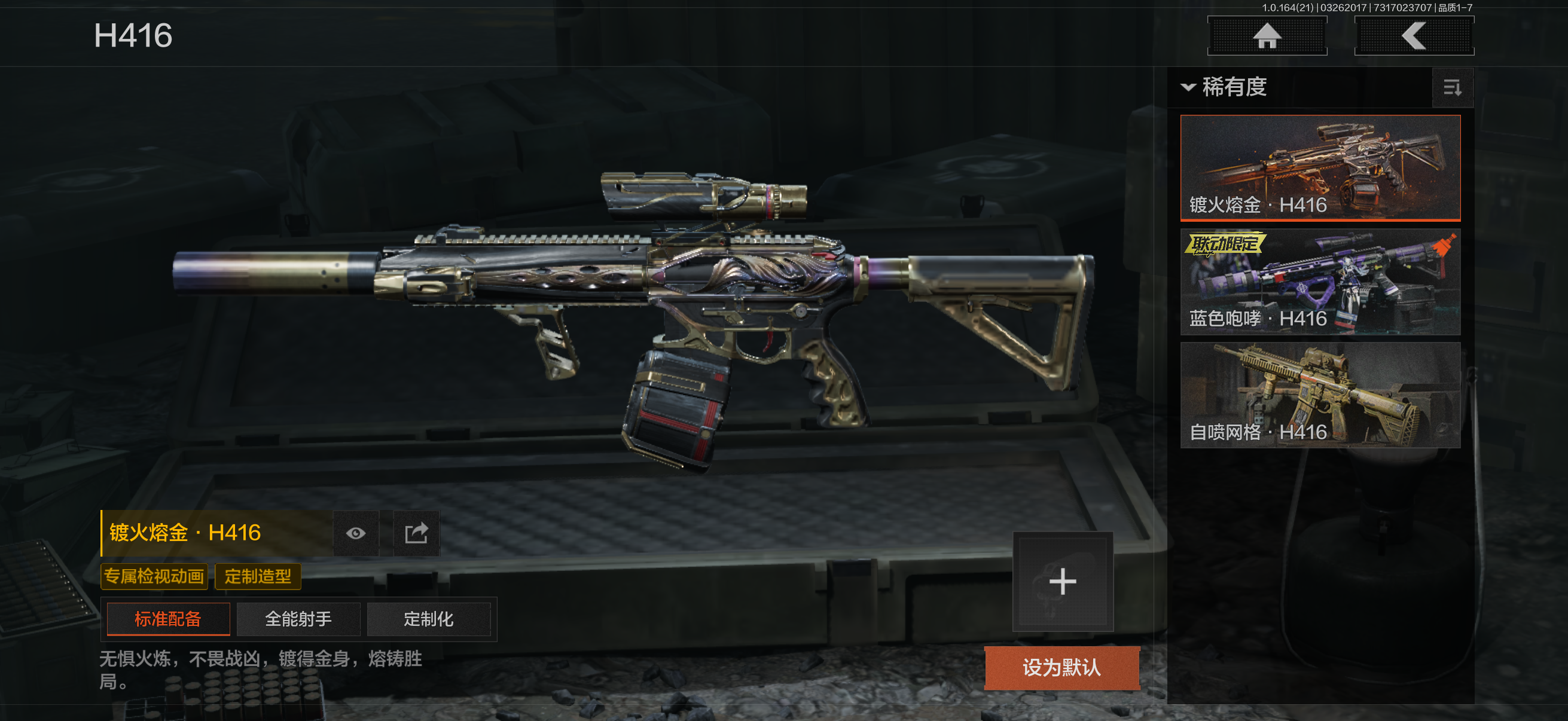This screenshot has height=721, width=1568.
Task: Share this weapon skin
Action: tap(416, 534)
